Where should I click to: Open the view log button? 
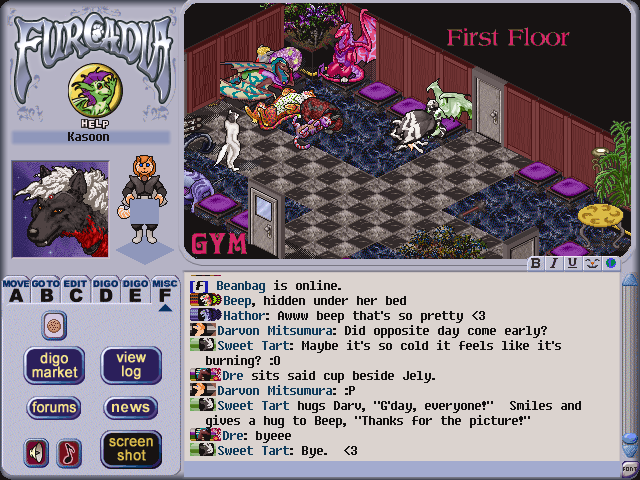coord(130,365)
